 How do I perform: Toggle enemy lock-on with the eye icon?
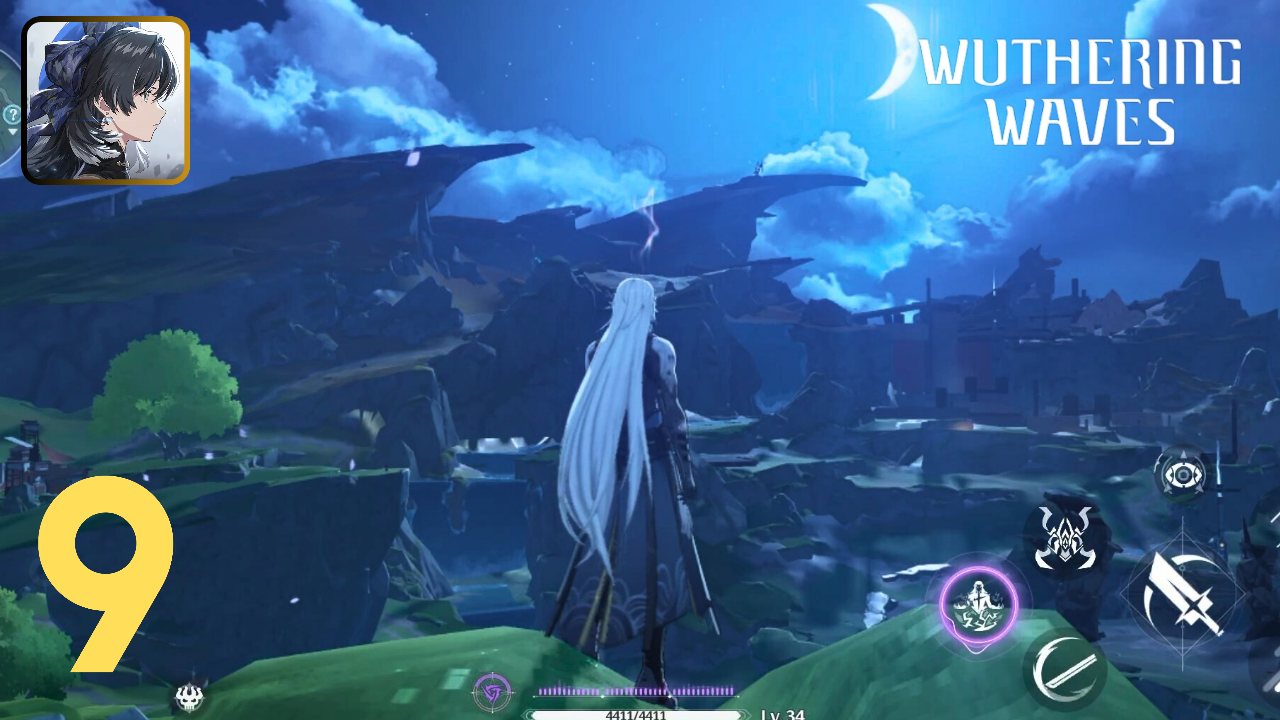[1182, 475]
